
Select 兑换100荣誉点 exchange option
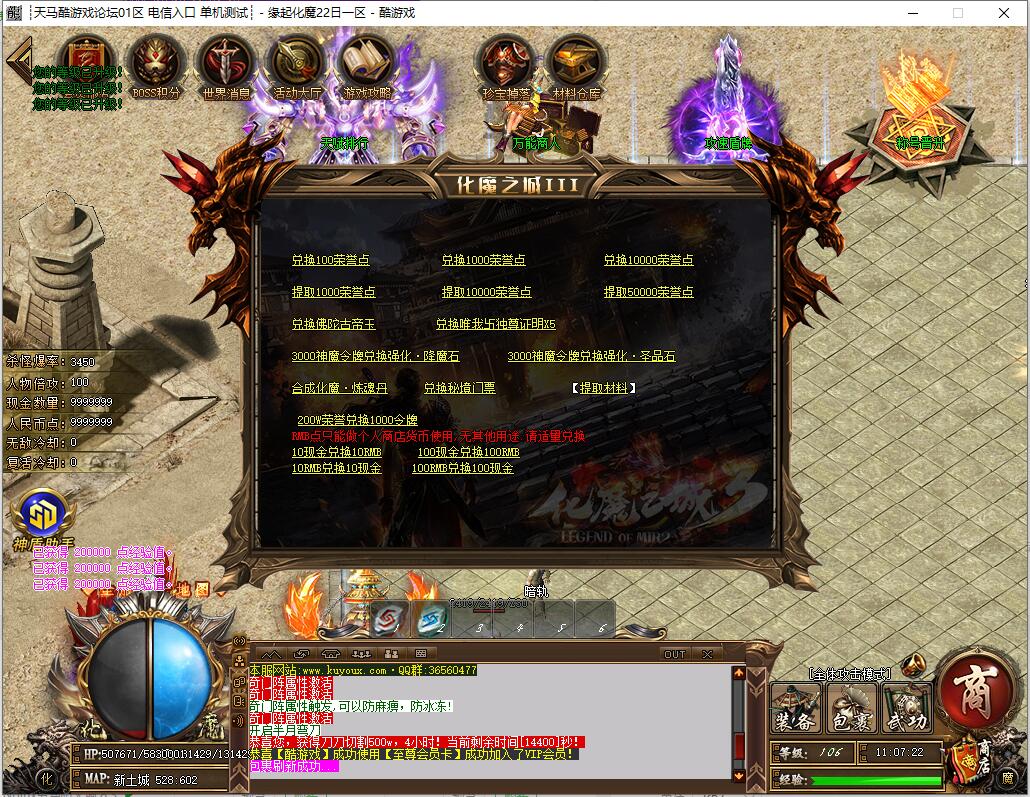tap(330, 260)
